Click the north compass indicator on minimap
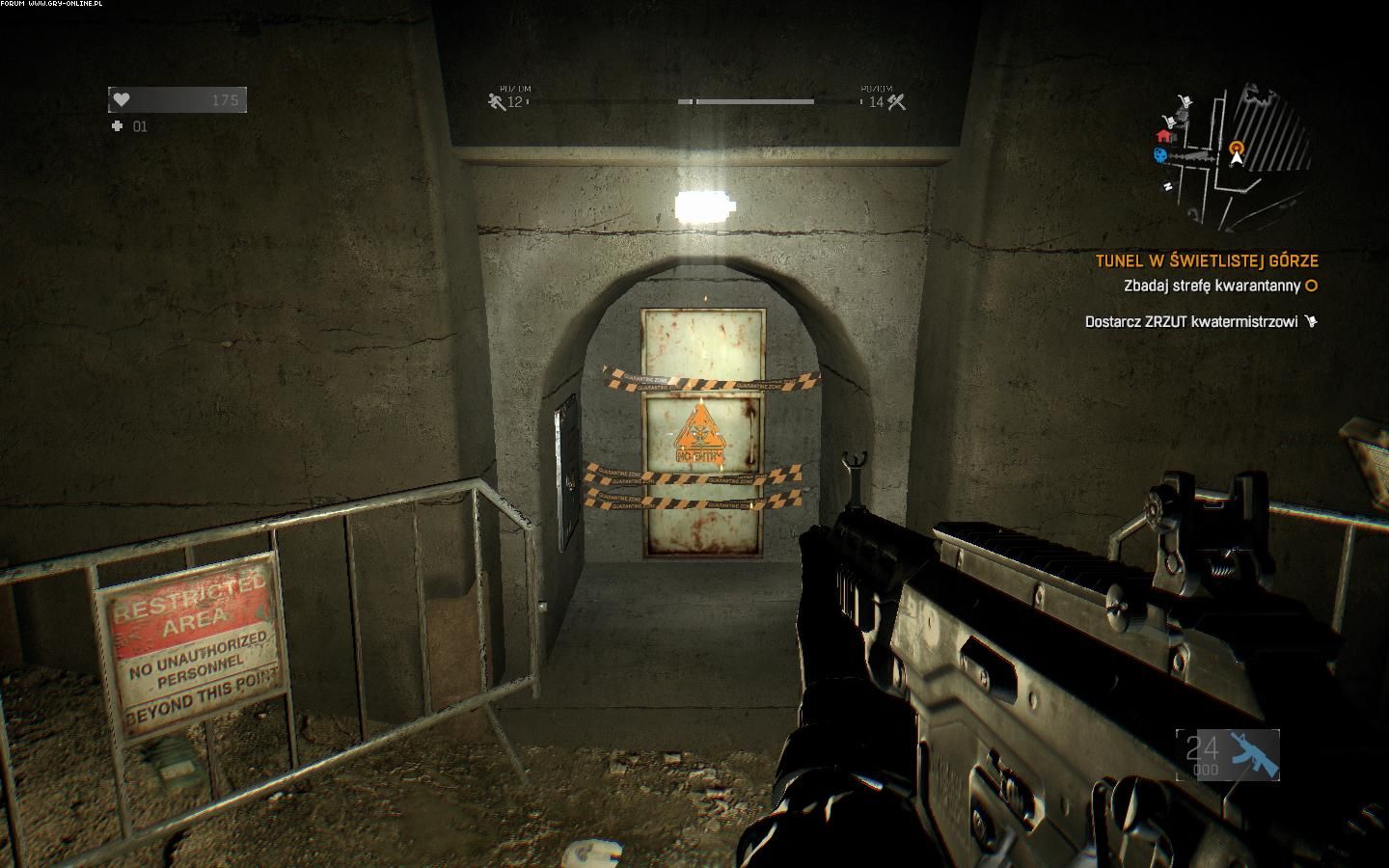 click(x=1168, y=185)
